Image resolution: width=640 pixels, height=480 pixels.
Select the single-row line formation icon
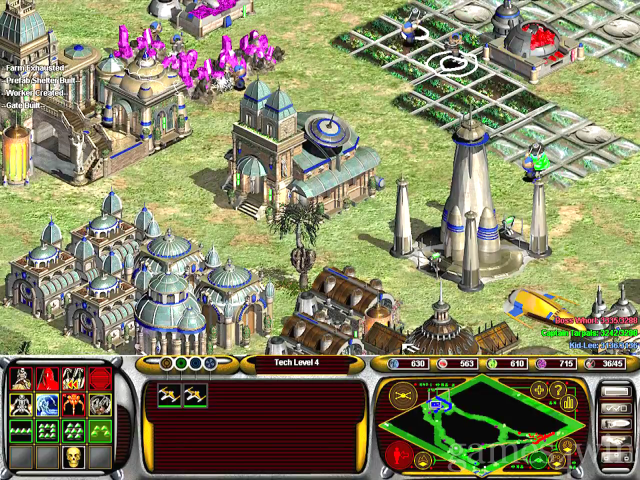click(x=21, y=430)
